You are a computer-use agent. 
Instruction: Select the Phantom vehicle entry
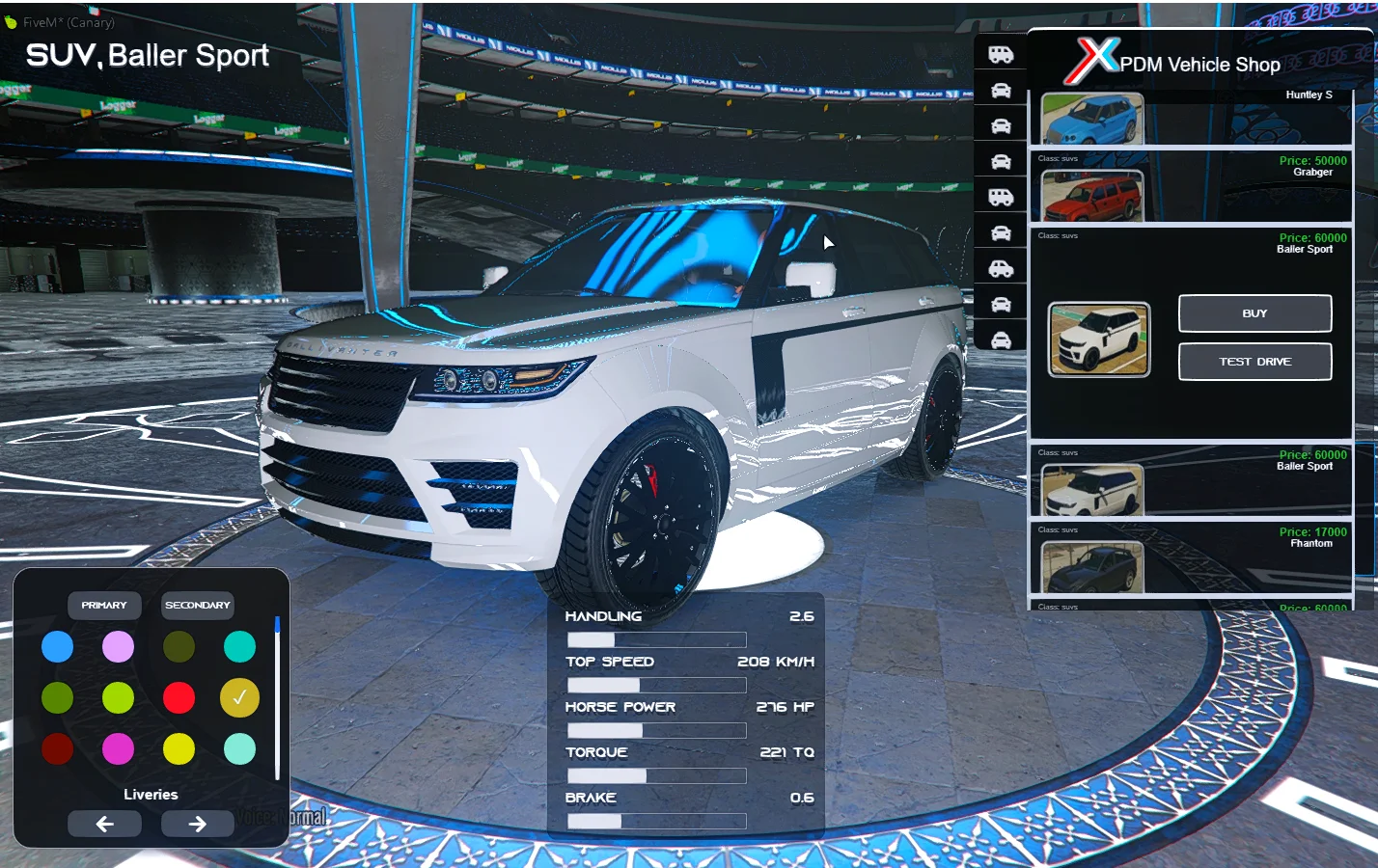[x=1092, y=567]
